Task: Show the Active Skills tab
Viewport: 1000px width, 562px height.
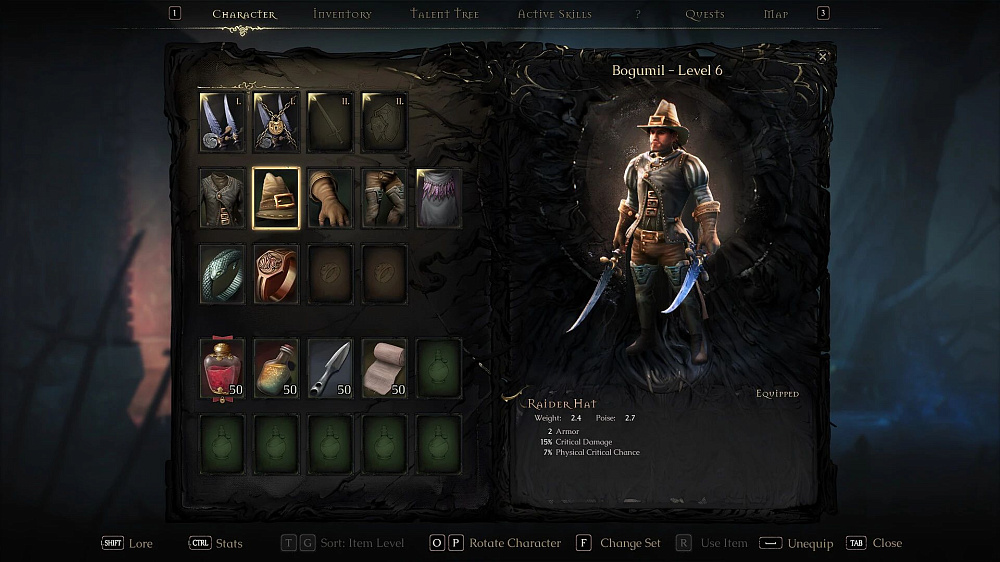Action: click(554, 14)
